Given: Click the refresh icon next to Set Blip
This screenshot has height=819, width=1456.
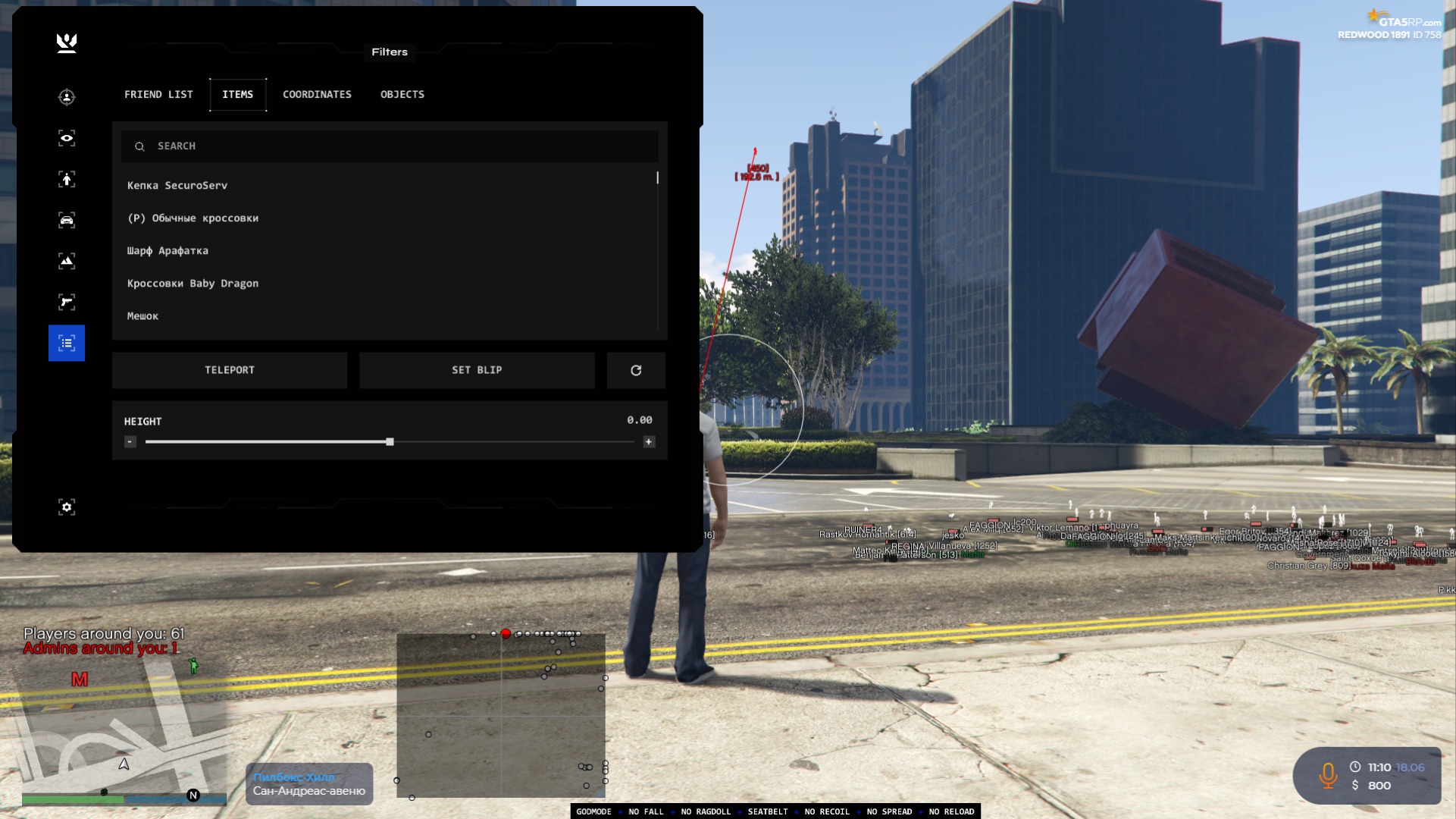Looking at the screenshot, I should pos(636,370).
